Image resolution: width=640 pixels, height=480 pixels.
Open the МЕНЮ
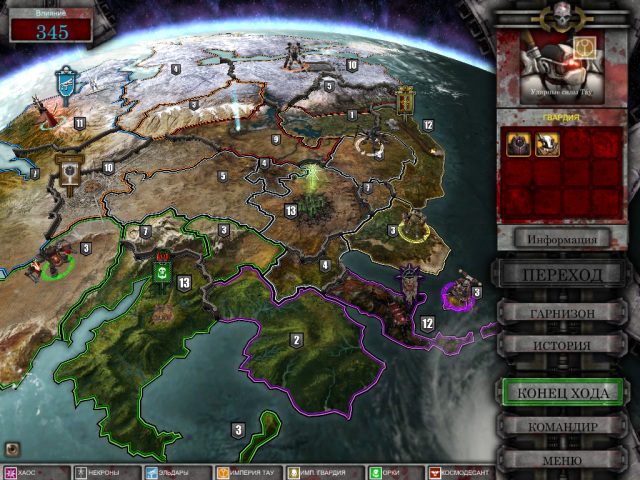(x=563, y=461)
